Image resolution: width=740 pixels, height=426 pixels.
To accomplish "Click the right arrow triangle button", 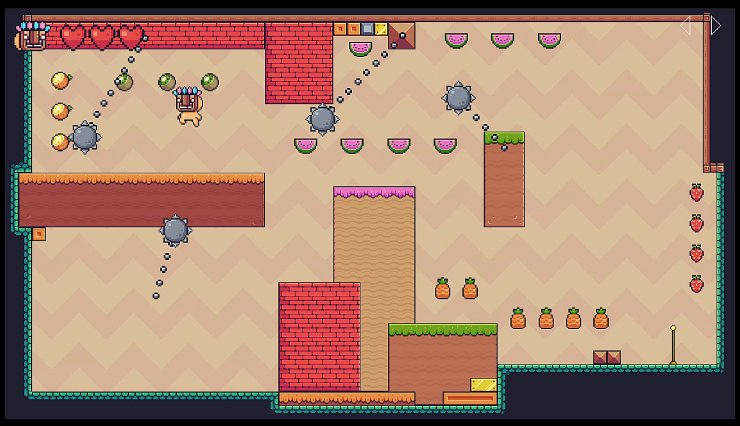I will 715,26.
